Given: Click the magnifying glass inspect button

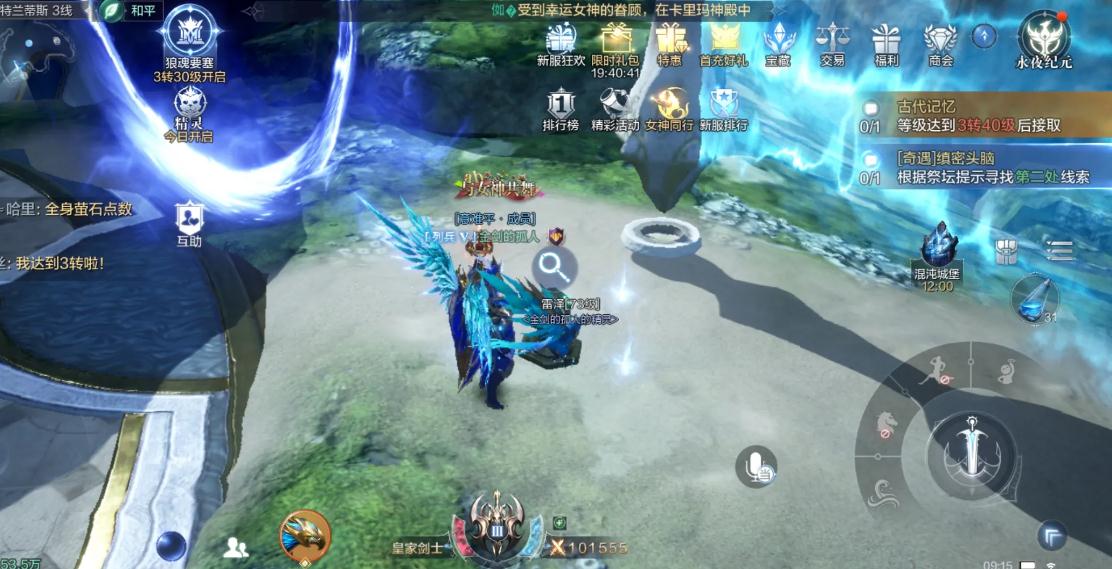Looking at the screenshot, I should (x=552, y=267).
